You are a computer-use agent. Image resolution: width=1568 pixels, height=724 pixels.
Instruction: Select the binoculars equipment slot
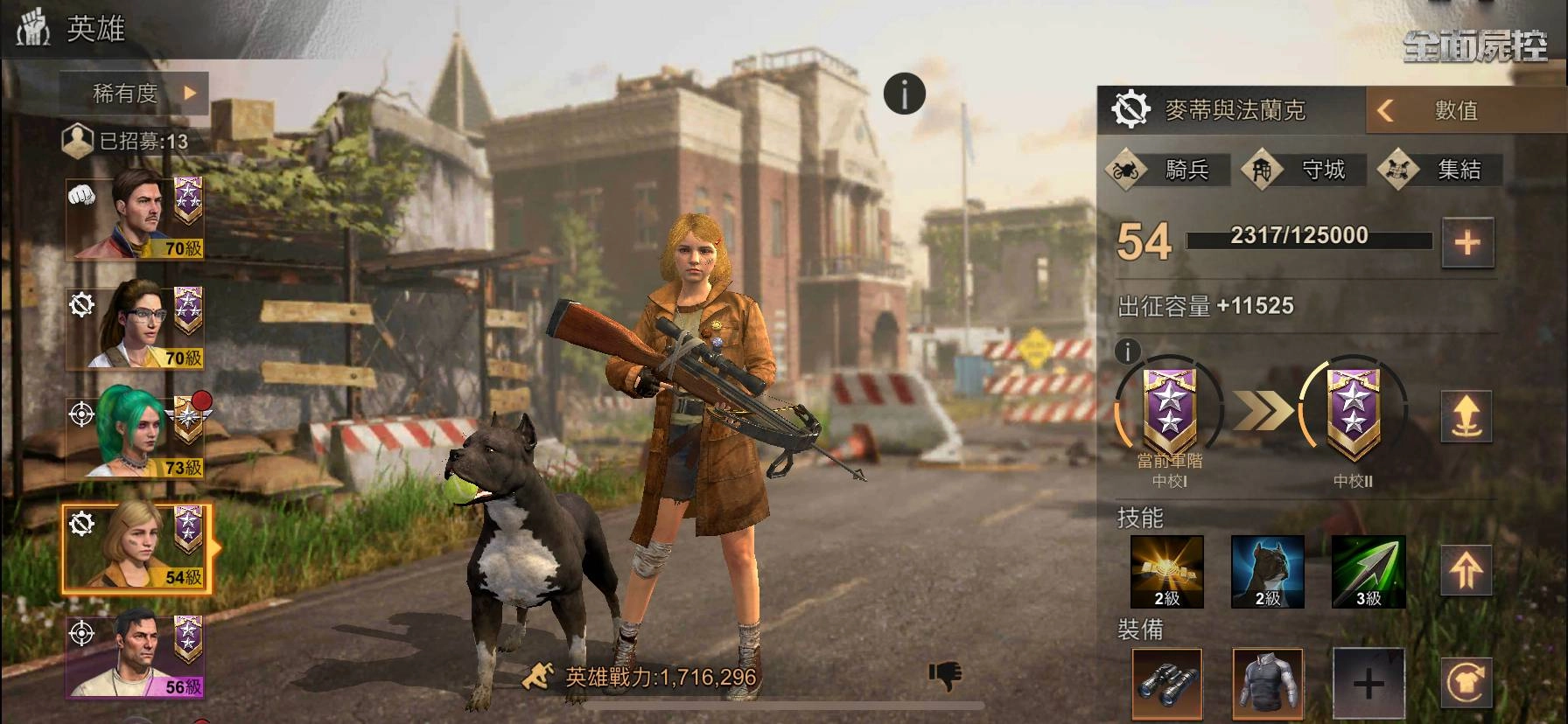tap(1166, 685)
